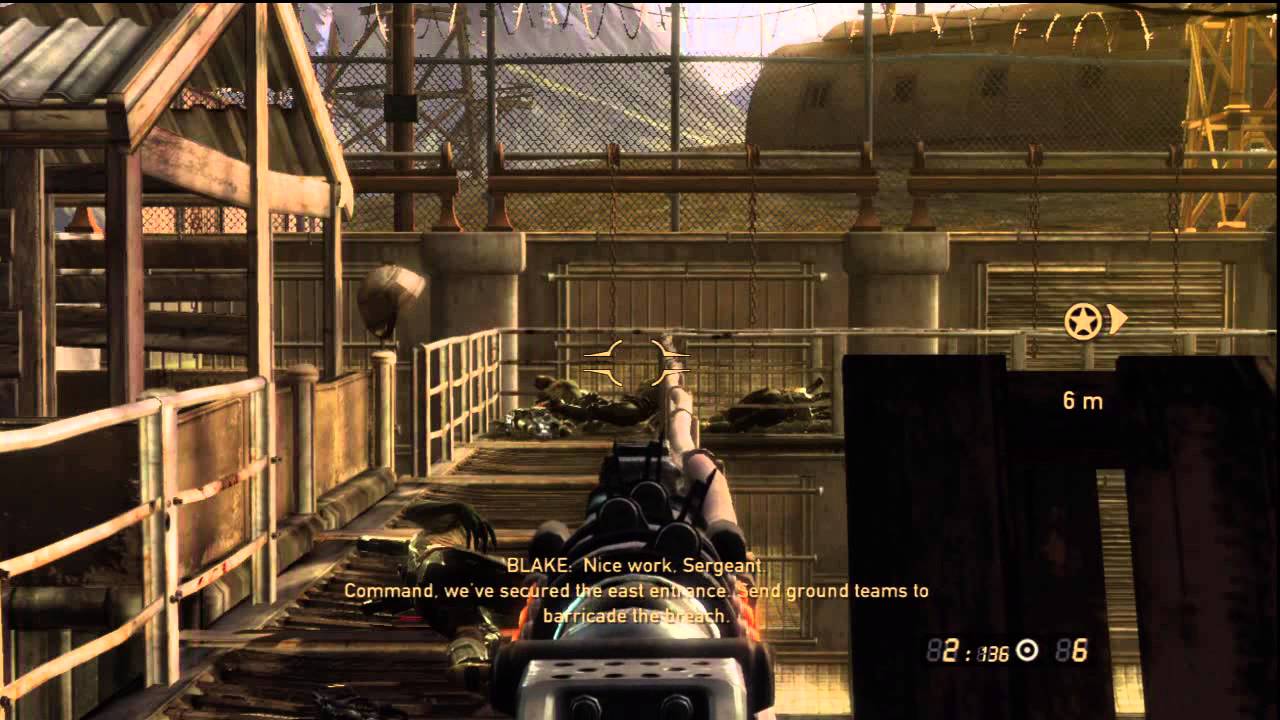
Task: Click the grenade count showing 6
Action: 1082,651
